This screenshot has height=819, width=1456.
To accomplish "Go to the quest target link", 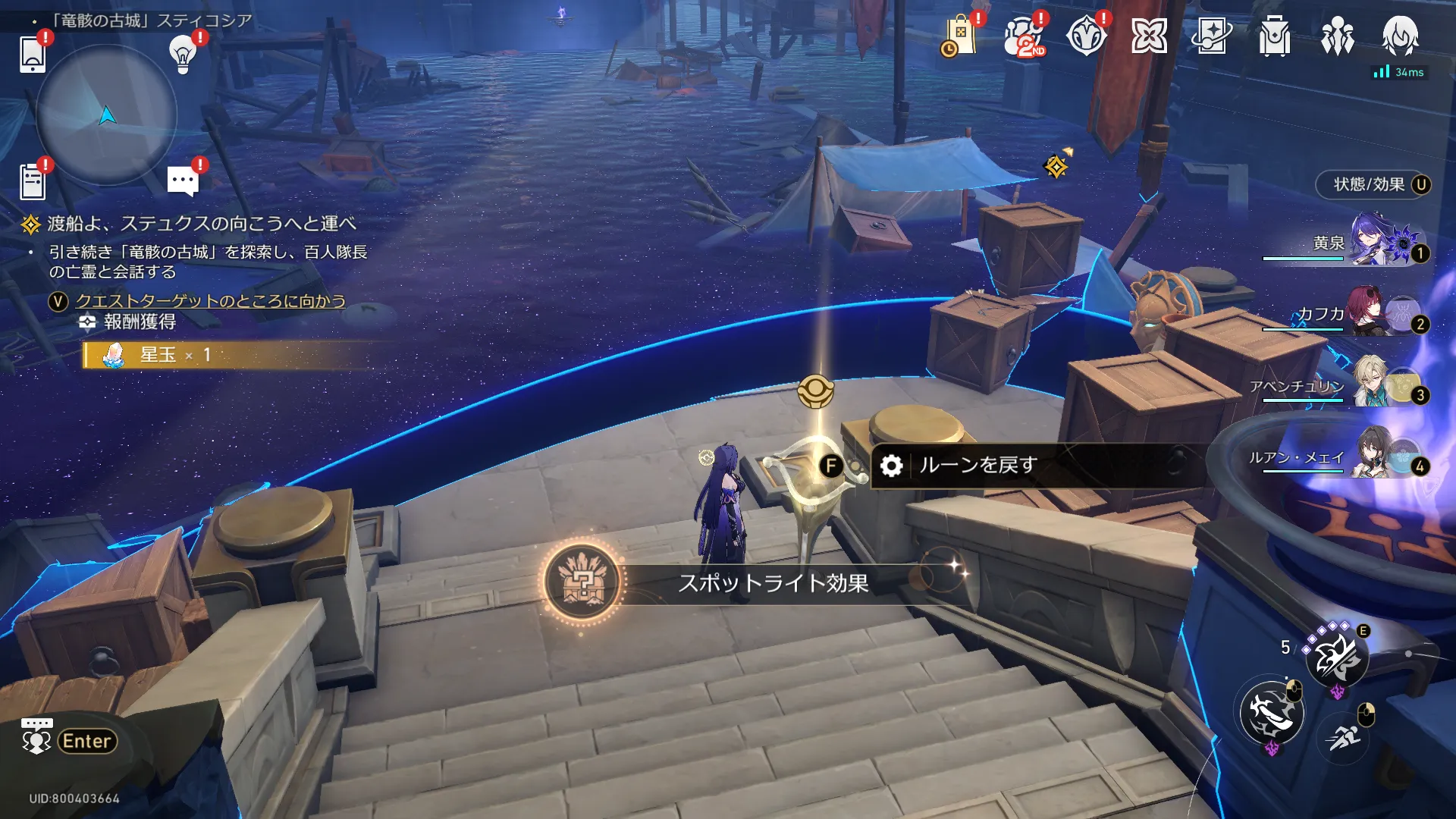I will tap(210, 301).
